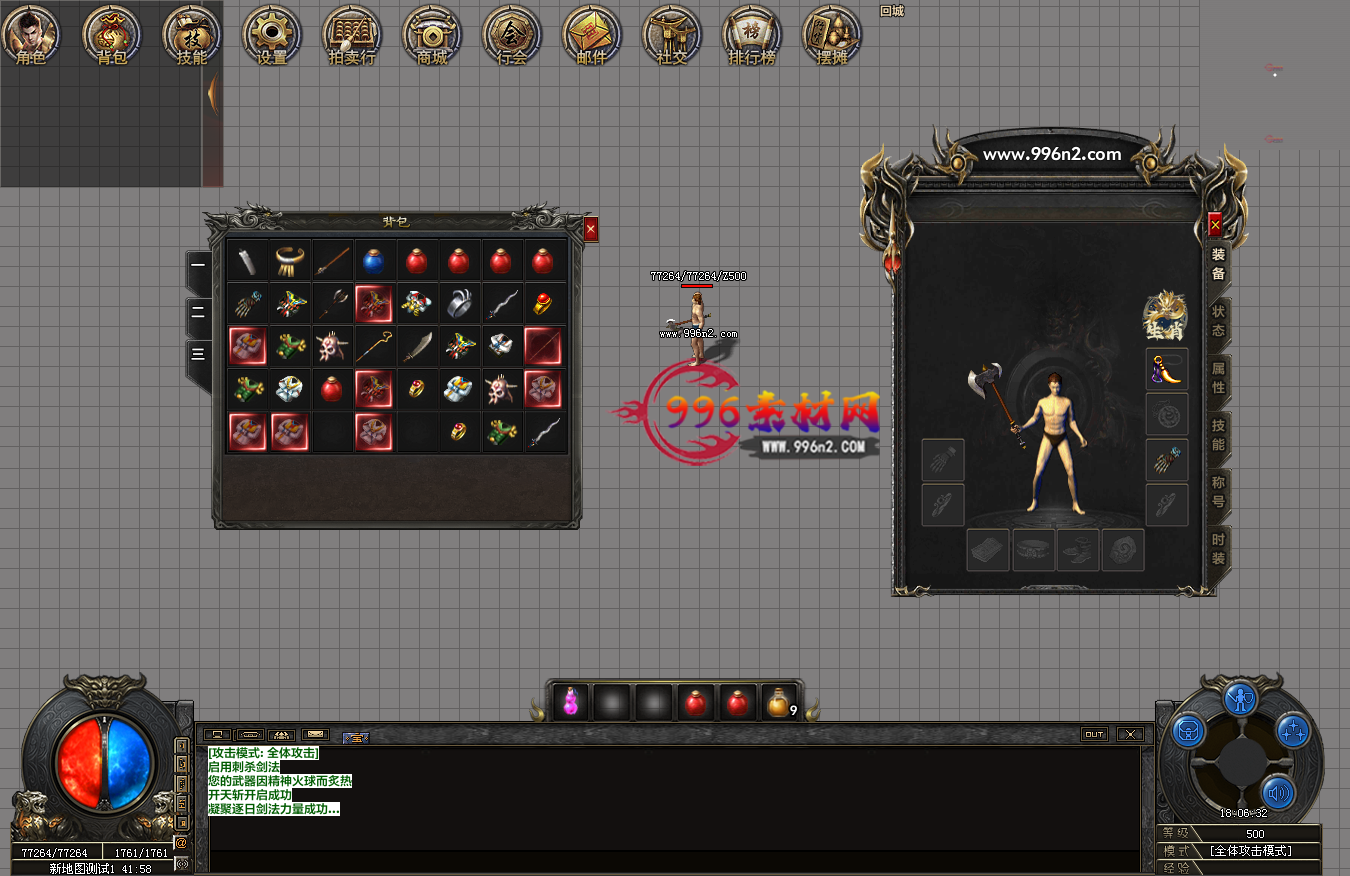Open the 社交 social menu

(671, 35)
